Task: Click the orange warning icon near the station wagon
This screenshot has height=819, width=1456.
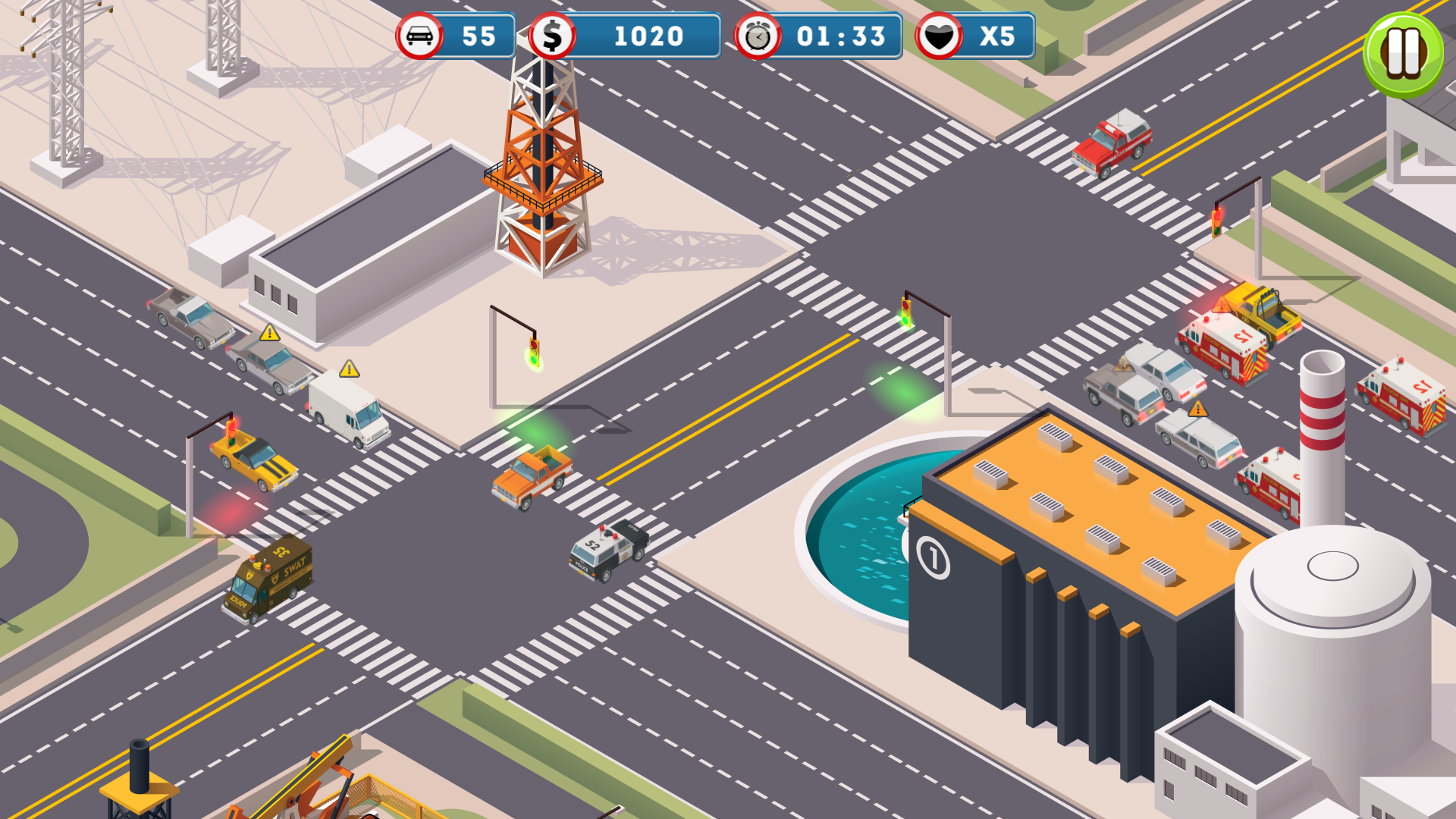Action: pyautogui.click(x=1198, y=409)
